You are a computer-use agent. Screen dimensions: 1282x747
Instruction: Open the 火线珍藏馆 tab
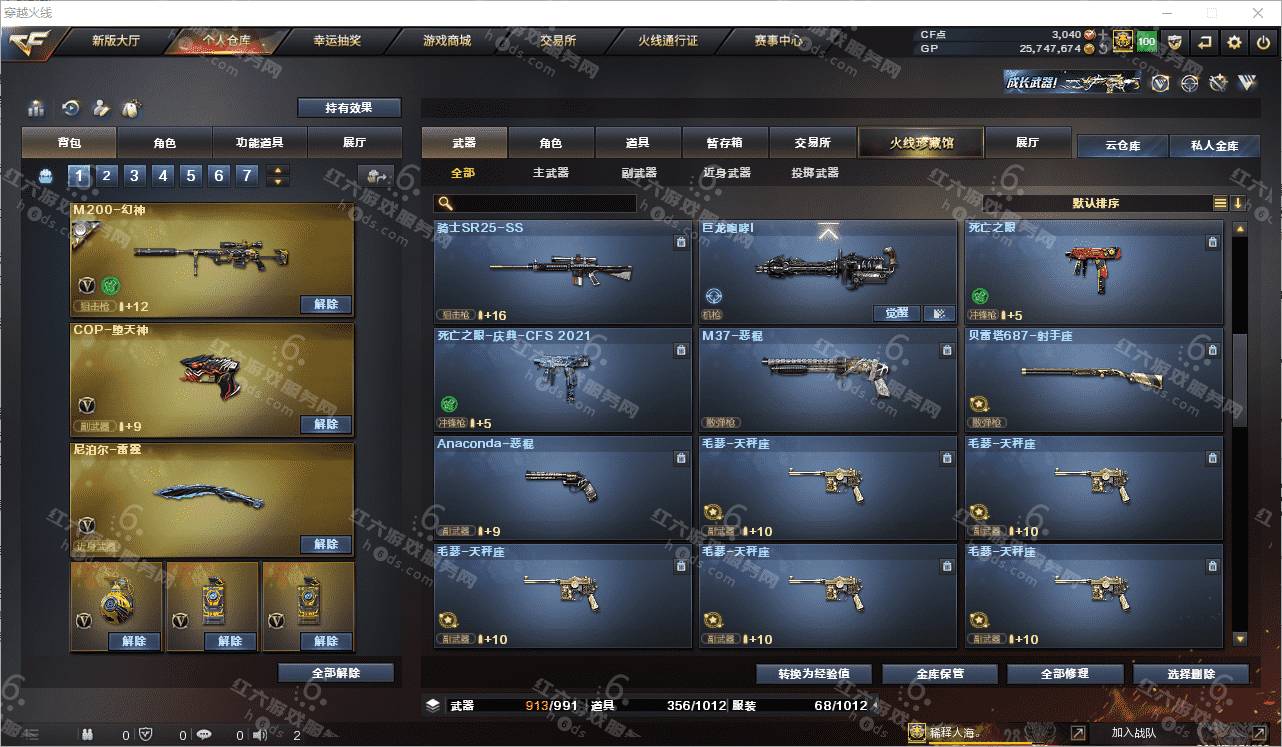[921, 143]
